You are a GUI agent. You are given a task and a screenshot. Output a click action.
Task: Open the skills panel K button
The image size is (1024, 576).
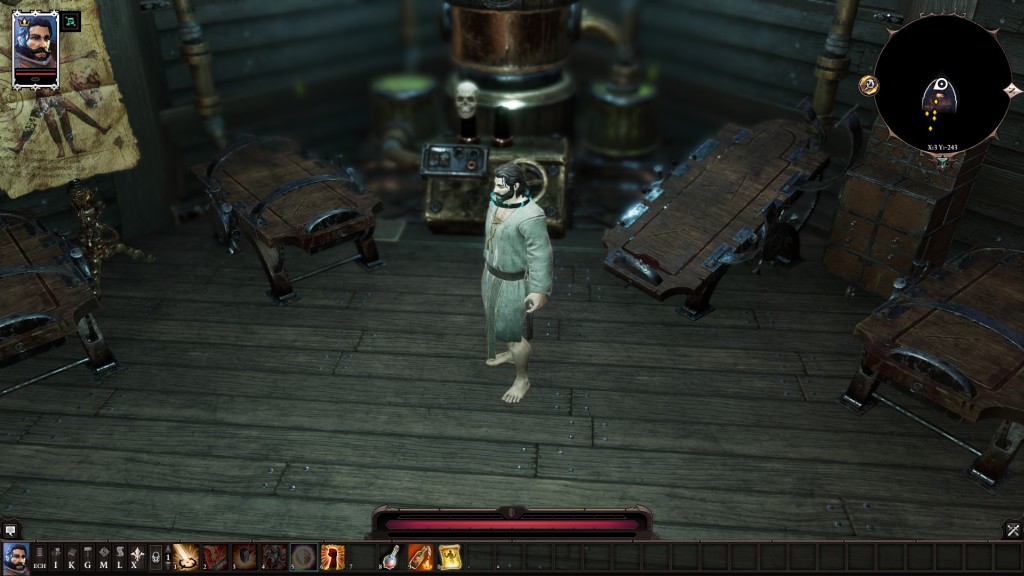72,558
